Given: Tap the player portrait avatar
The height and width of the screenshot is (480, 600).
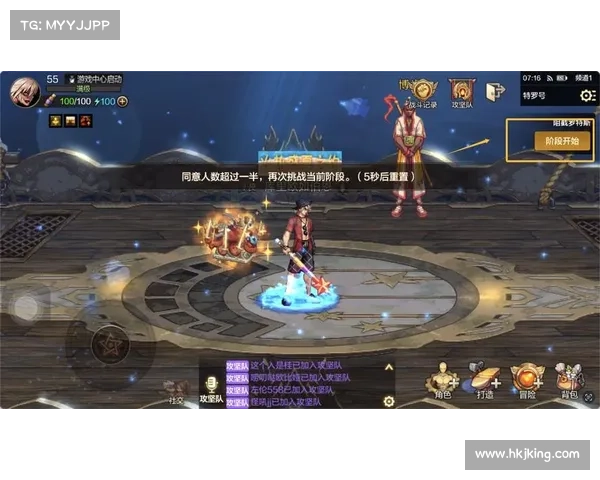Looking at the screenshot, I should (x=25, y=92).
